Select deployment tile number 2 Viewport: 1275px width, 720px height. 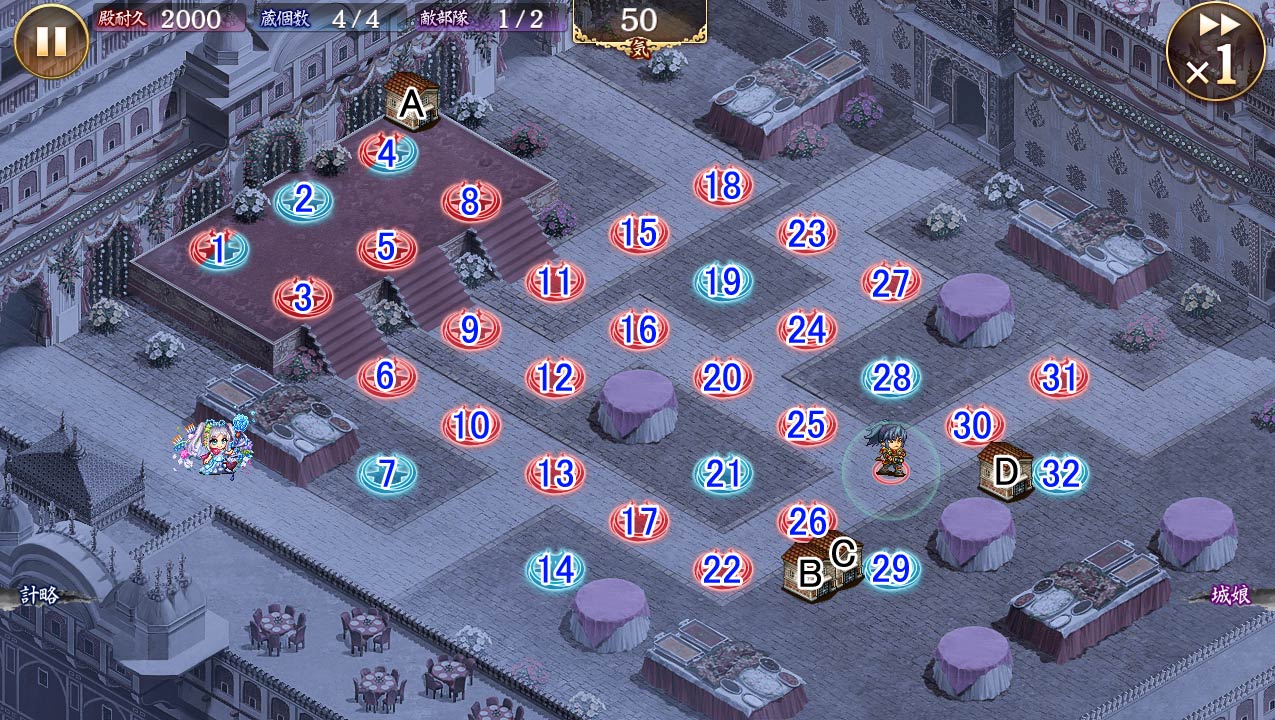[304, 201]
